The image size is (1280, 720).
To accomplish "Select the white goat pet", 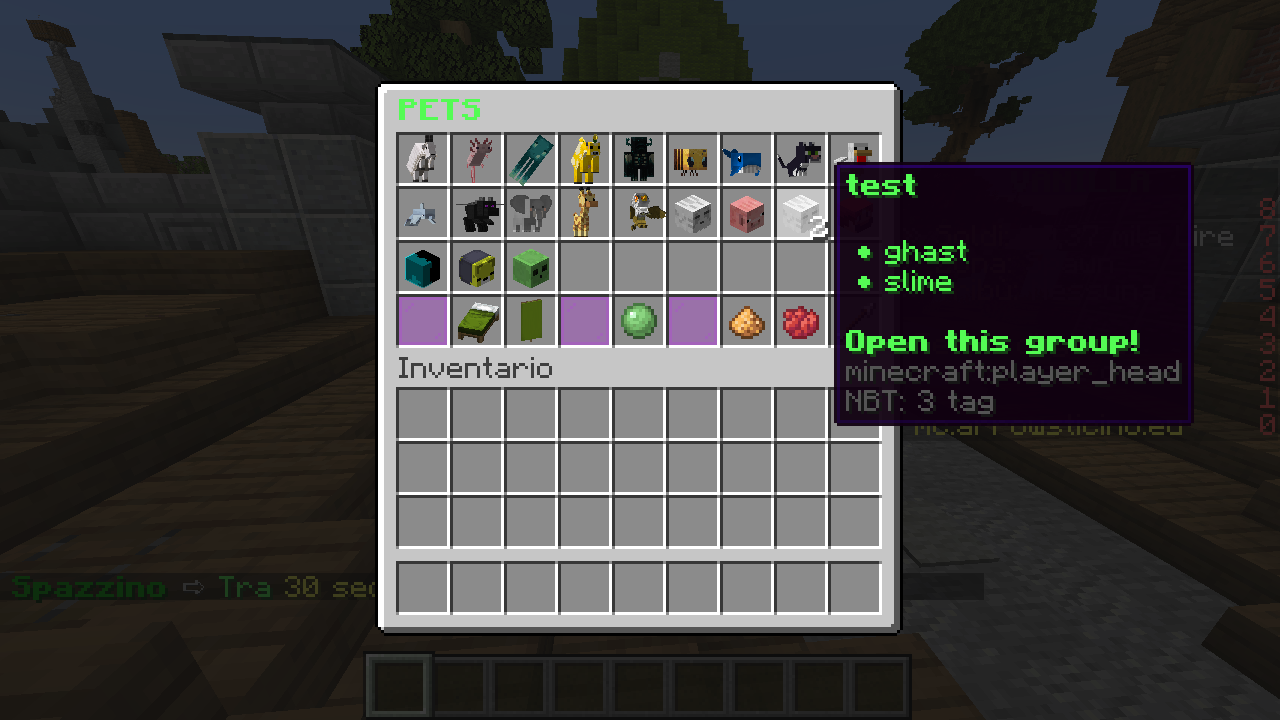I will pyautogui.click(x=422, y=159).
